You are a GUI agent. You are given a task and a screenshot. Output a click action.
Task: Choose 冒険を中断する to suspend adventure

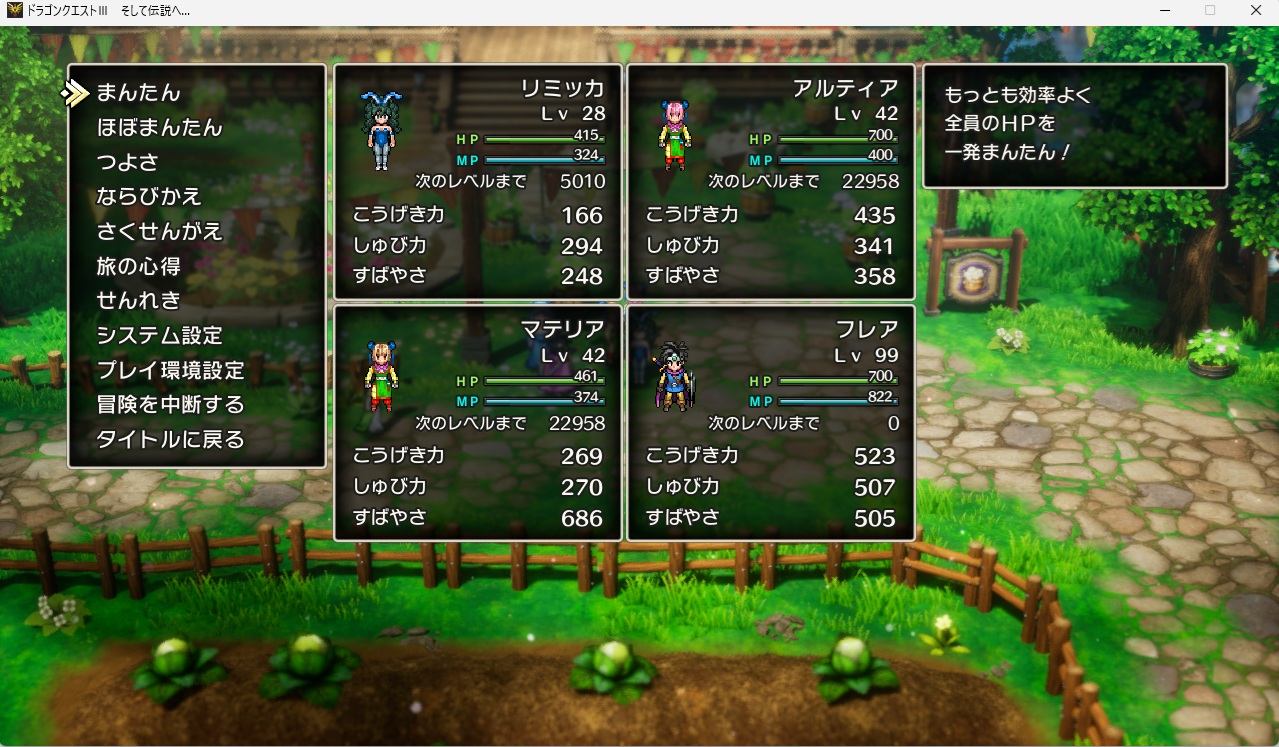click(x=170, y=405)
